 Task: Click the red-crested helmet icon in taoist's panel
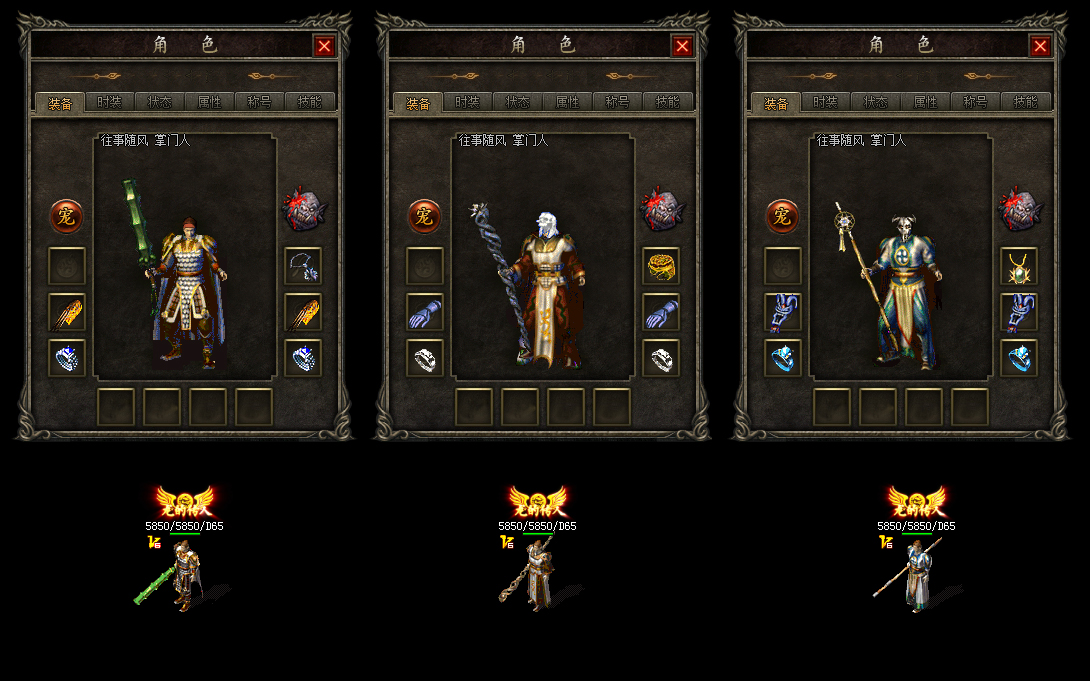pos(1018,208)
